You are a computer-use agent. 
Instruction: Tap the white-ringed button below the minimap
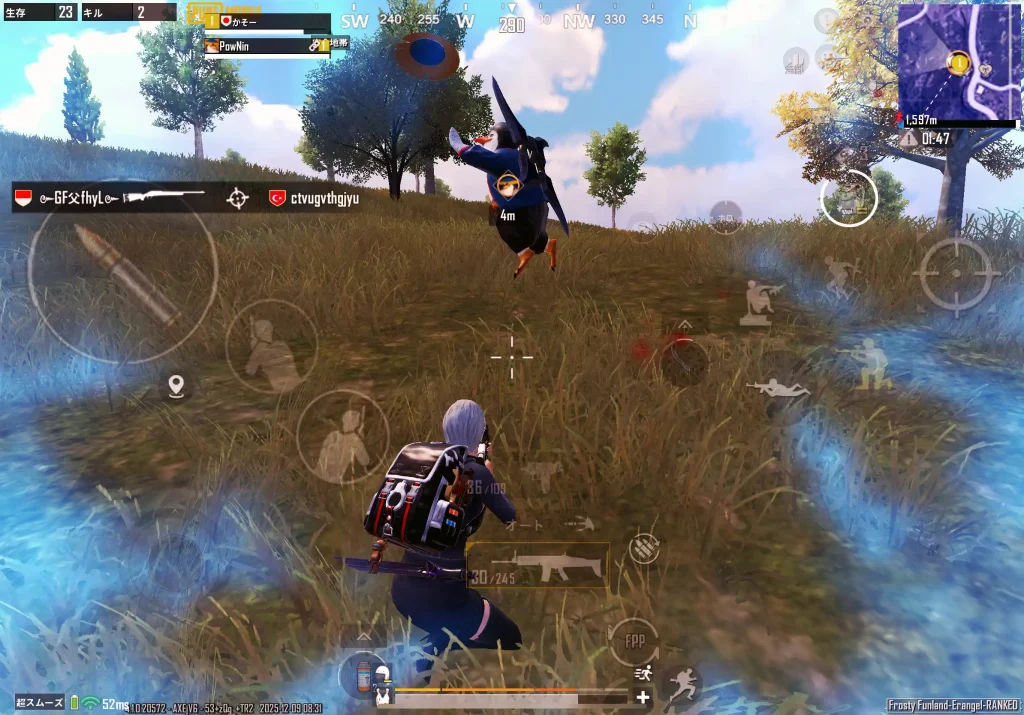(849, 198)
